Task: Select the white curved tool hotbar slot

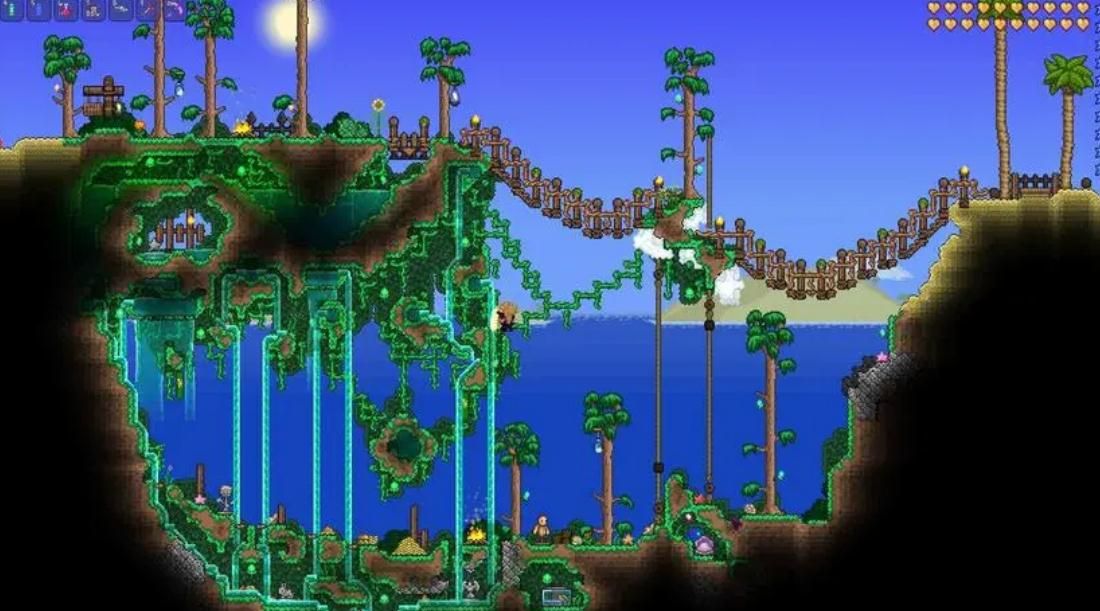Action: (121, 8)
